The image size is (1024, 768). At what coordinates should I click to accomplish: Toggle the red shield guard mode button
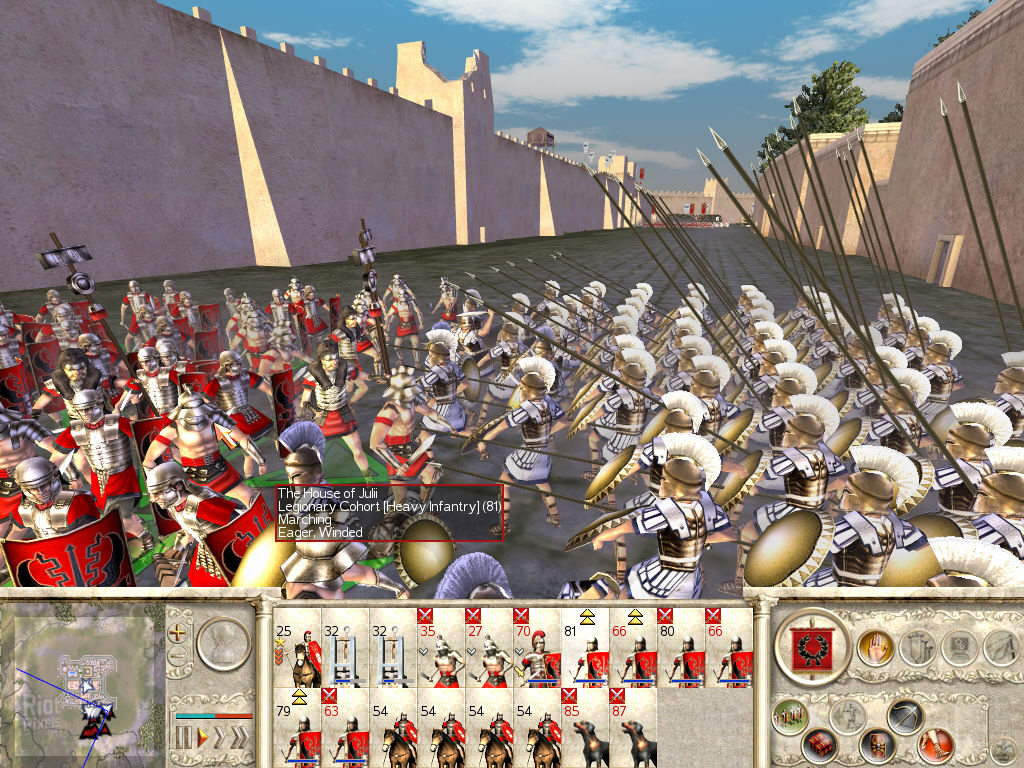[x=877, y=745]
